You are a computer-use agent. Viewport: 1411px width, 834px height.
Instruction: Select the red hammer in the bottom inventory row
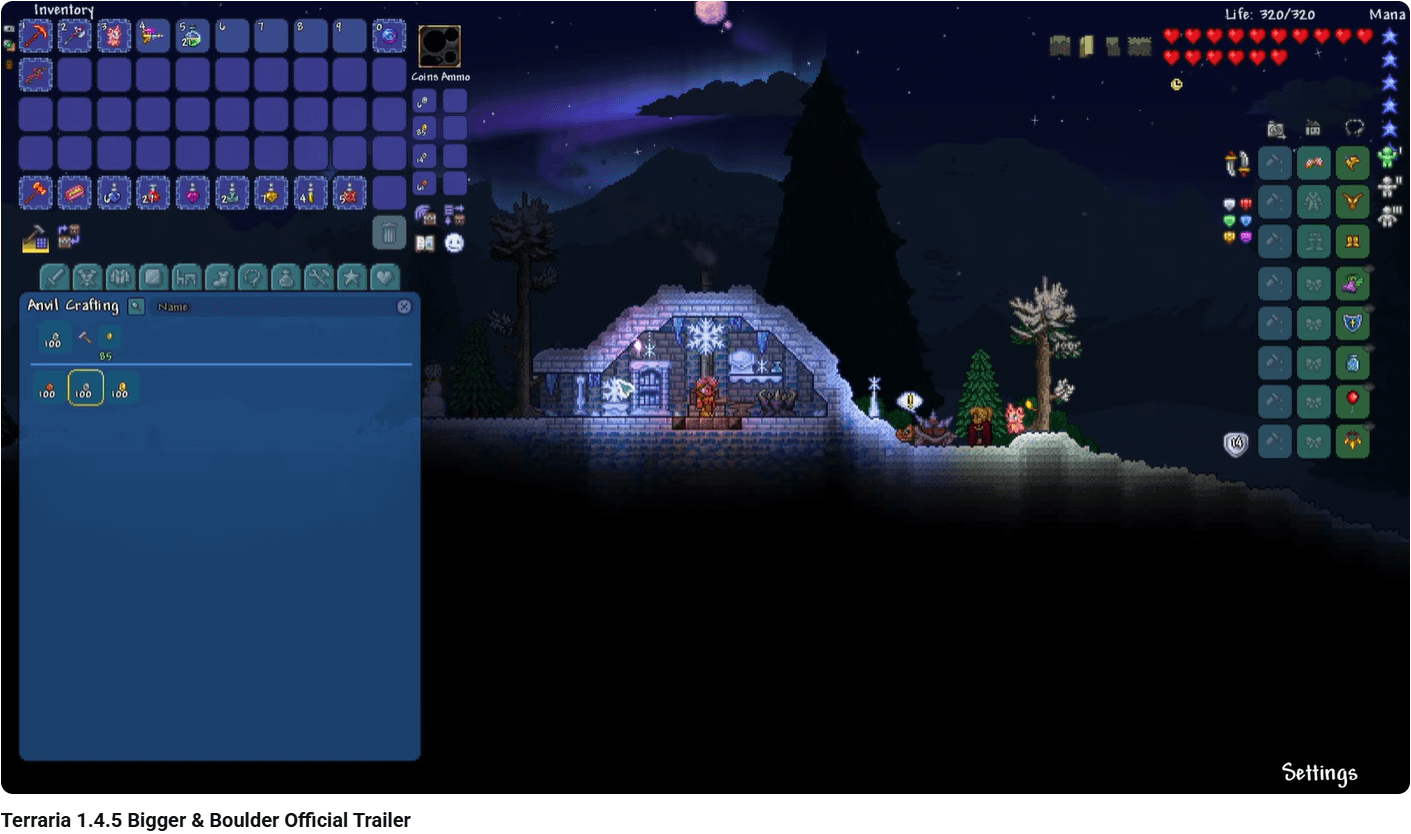(37, 192)
